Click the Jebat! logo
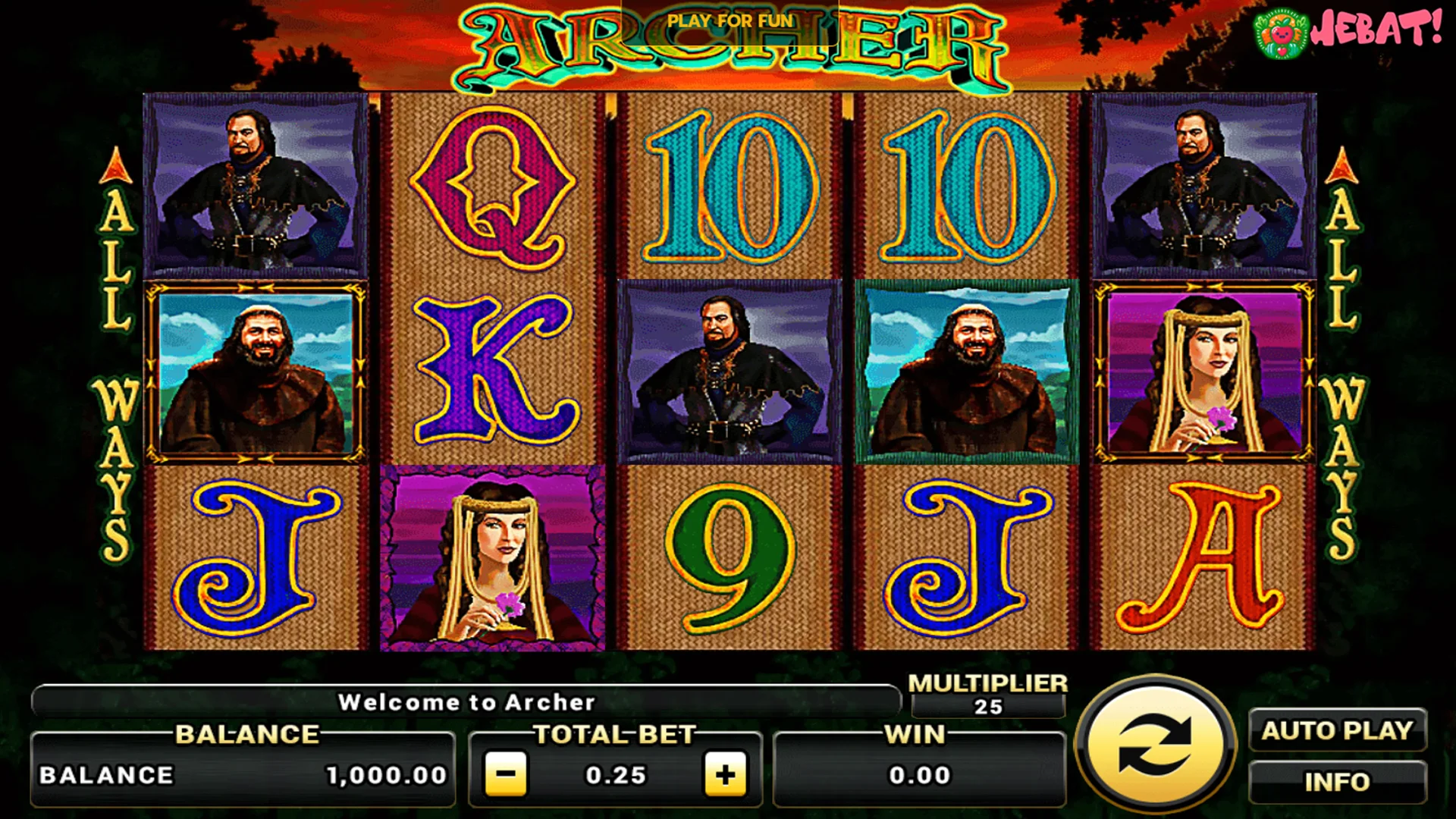The image size is (1456, 819). [x=1348, y=32]
